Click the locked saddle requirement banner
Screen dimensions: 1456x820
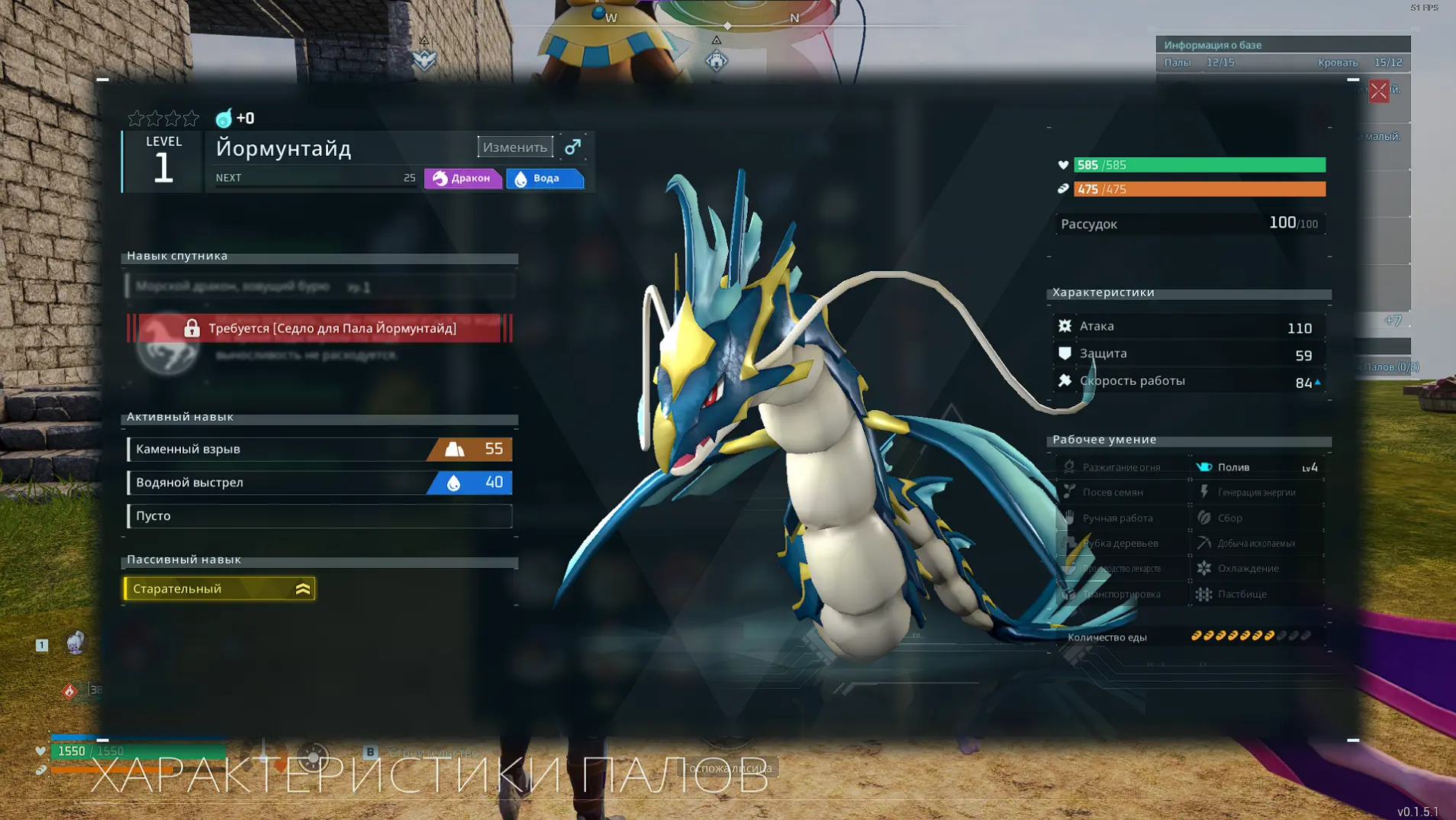(319, 328)
